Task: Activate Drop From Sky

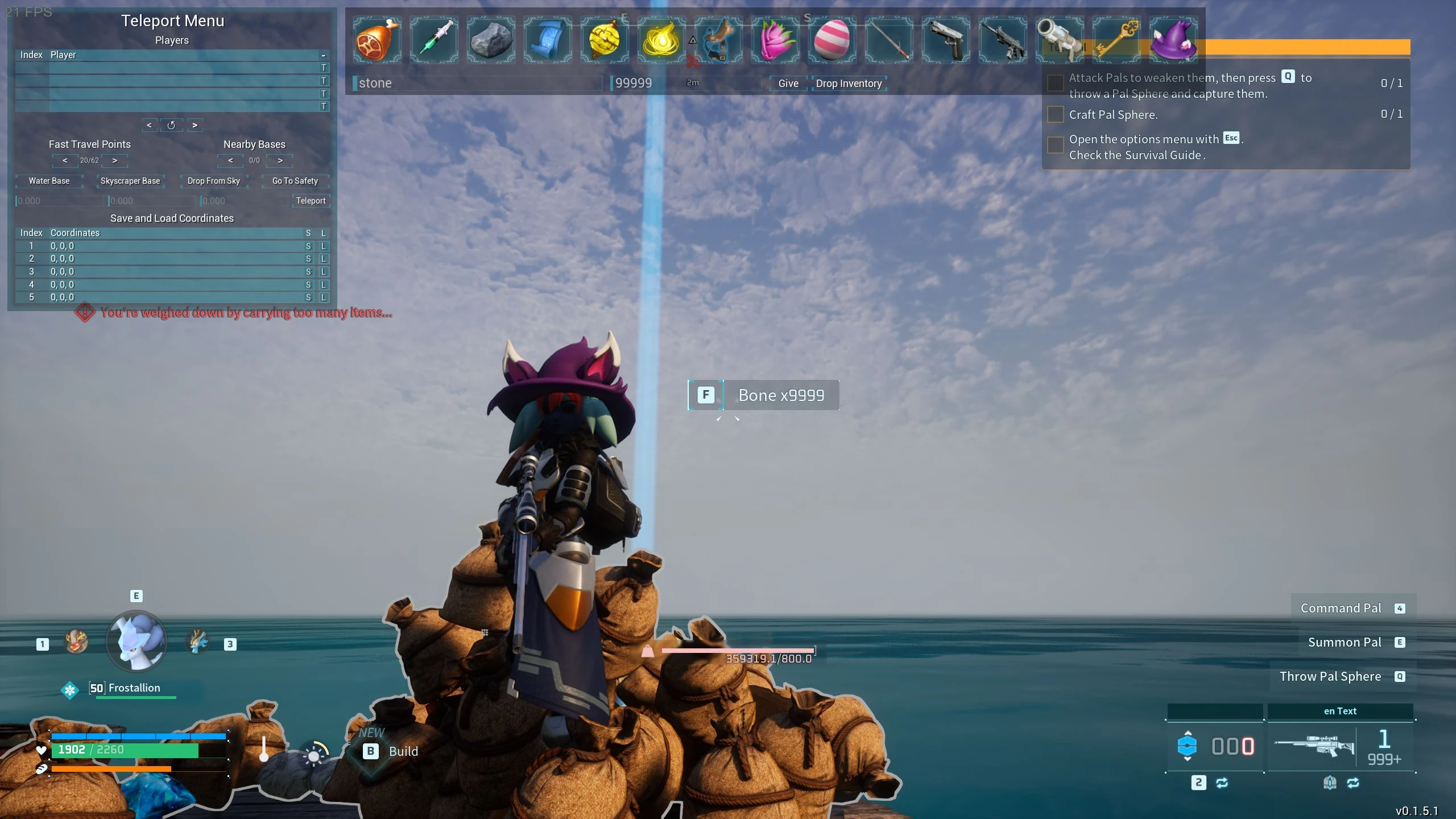Action: (214, 181)
